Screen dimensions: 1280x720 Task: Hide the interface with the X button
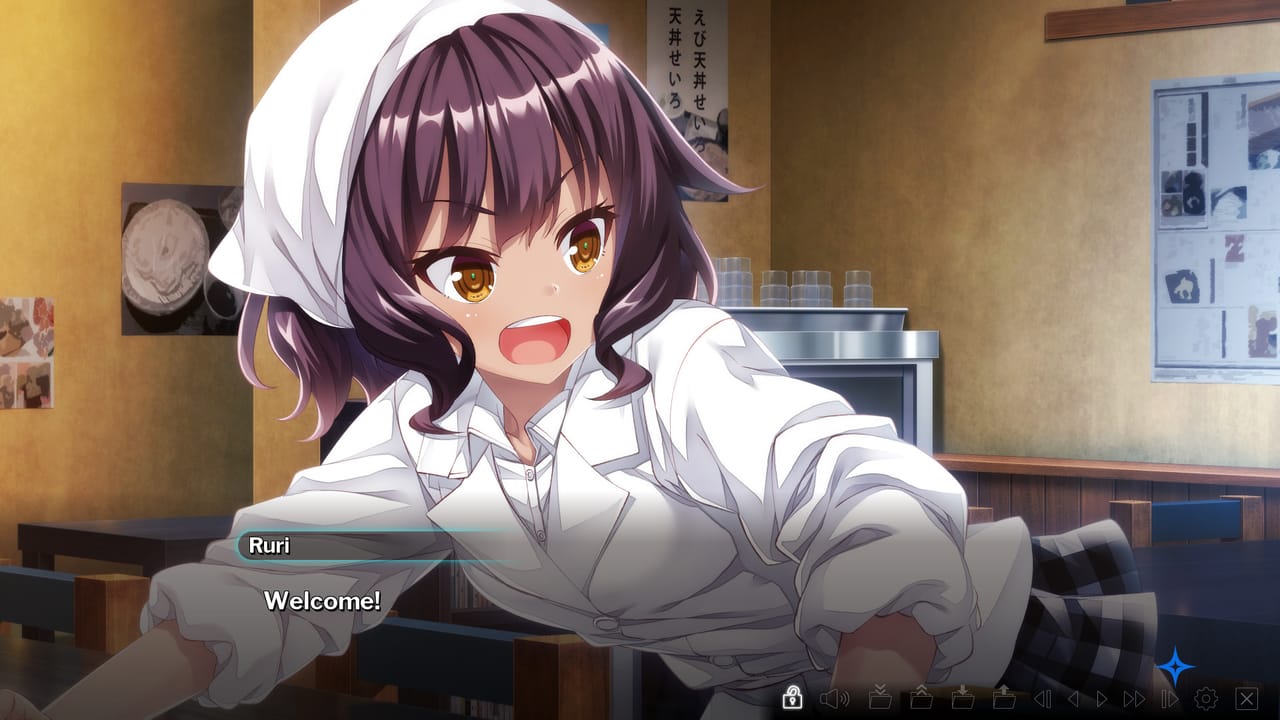(1246, 700)
